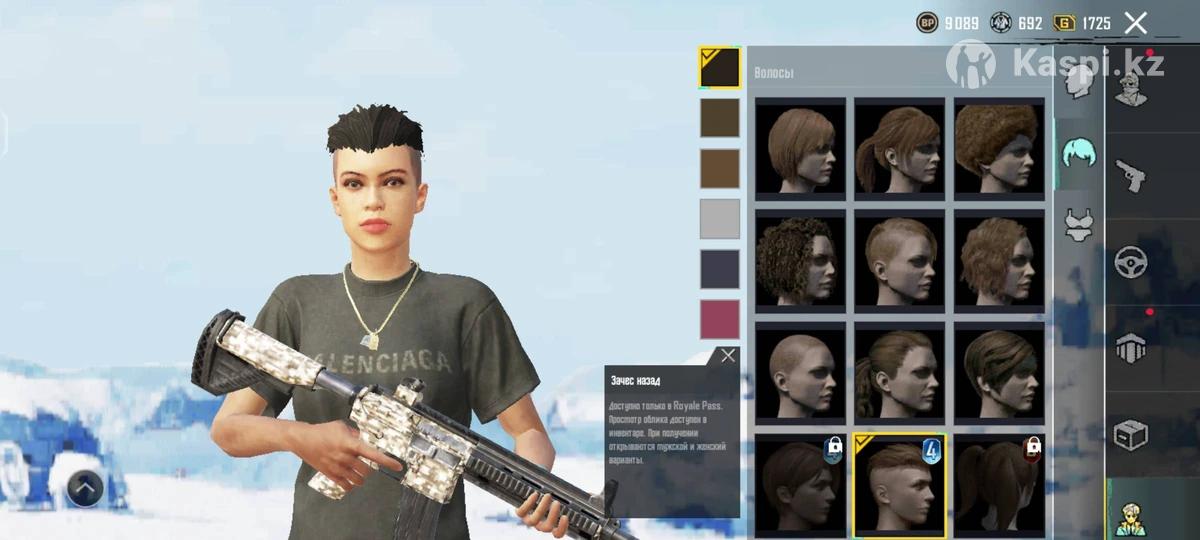Image resolution: width=1200 pixels, height=540 pixels.
Task: Choose the dark brown hair color
Action: (x=719, y=118)
